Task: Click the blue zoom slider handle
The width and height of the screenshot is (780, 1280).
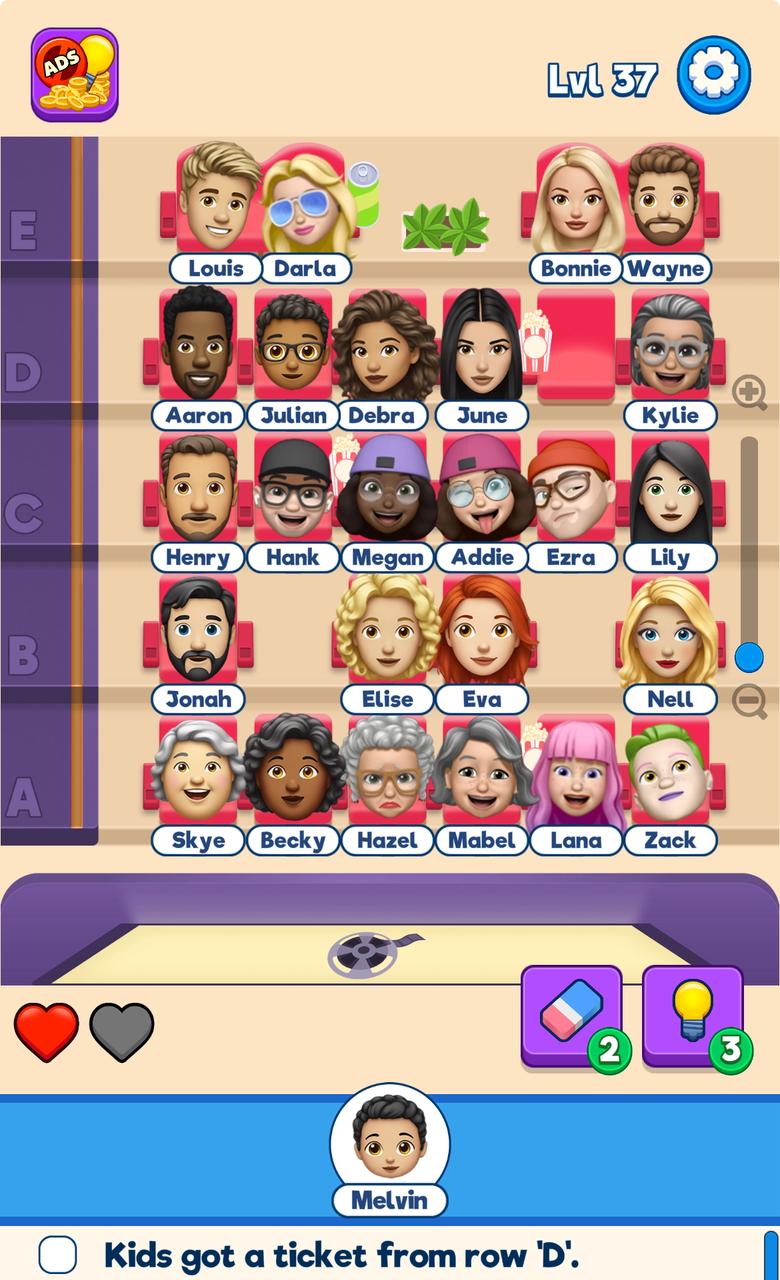Action: click(x=749, y=657)
